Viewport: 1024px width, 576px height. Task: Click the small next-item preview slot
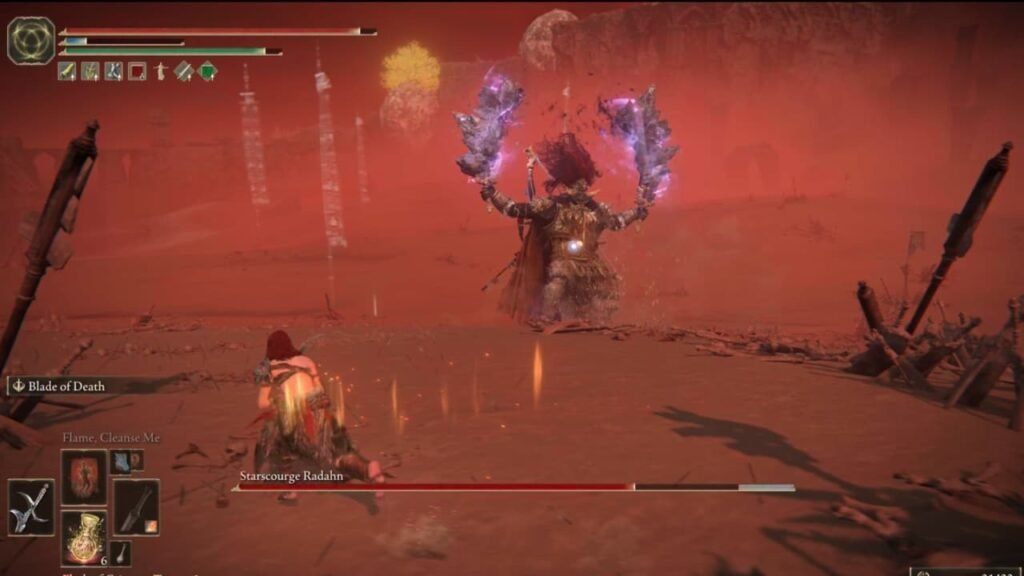coord(121,552)
